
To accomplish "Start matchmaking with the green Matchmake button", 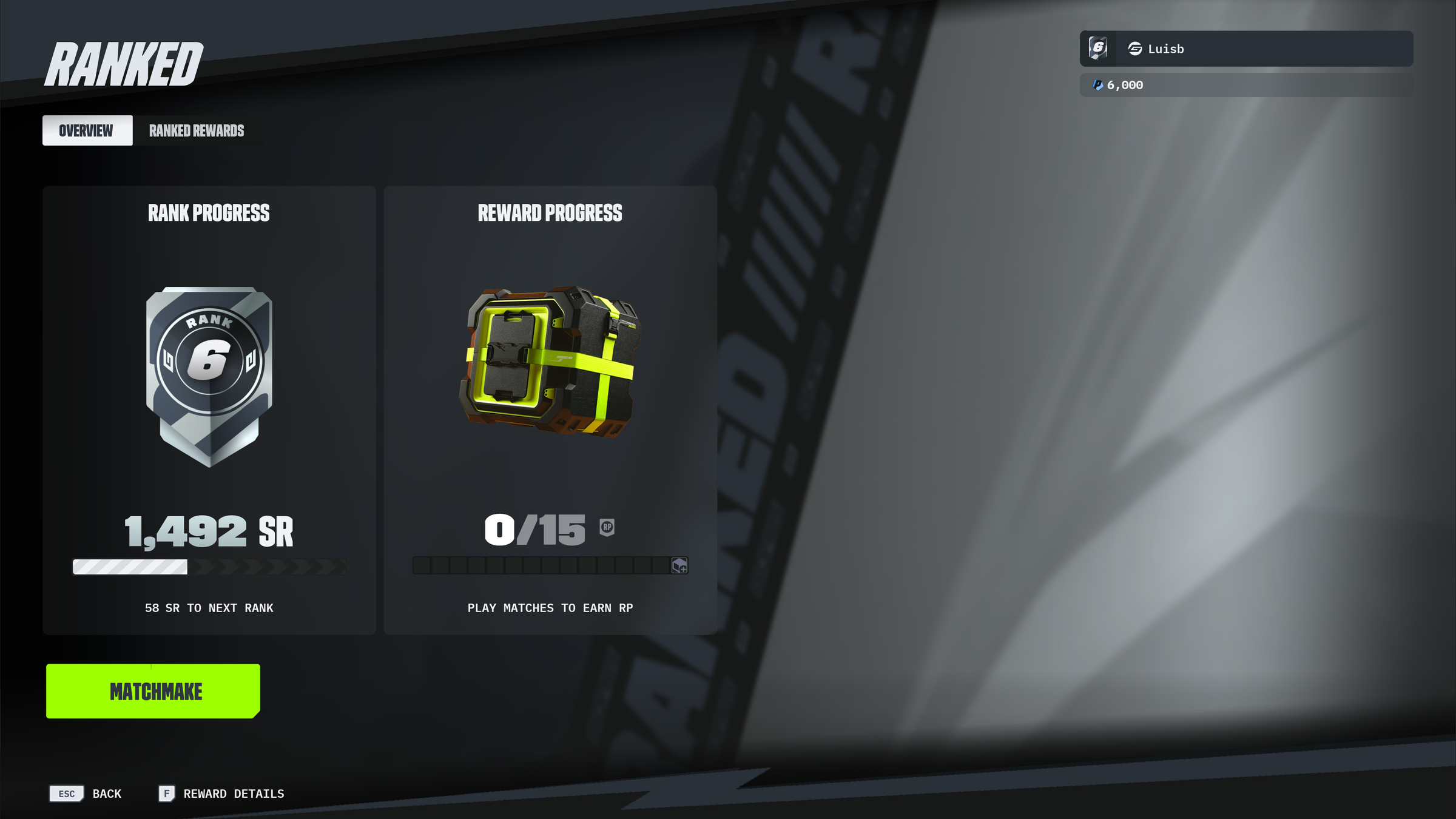I will coord(153,691).
